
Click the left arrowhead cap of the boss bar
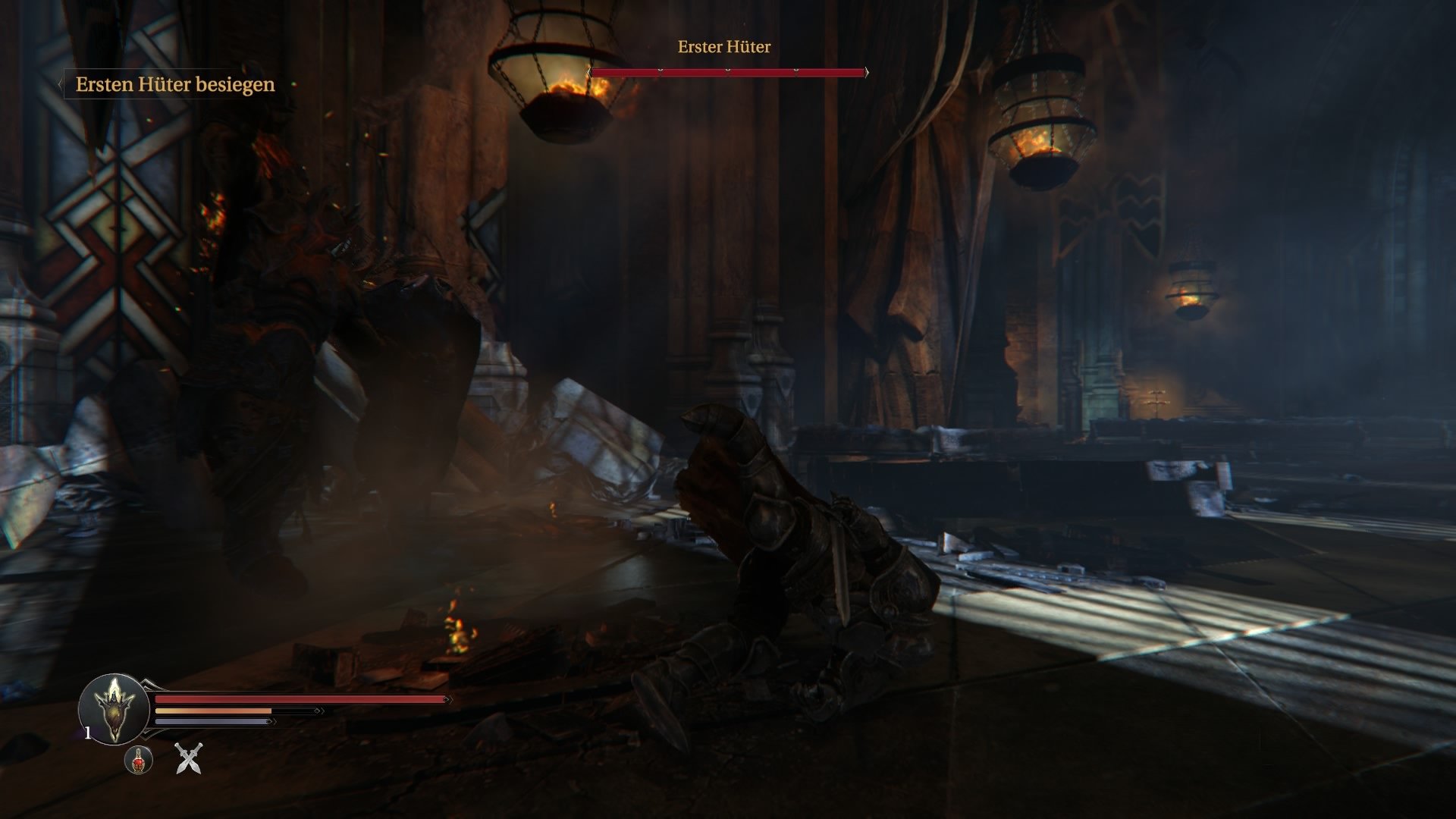[x=589, y=71]
